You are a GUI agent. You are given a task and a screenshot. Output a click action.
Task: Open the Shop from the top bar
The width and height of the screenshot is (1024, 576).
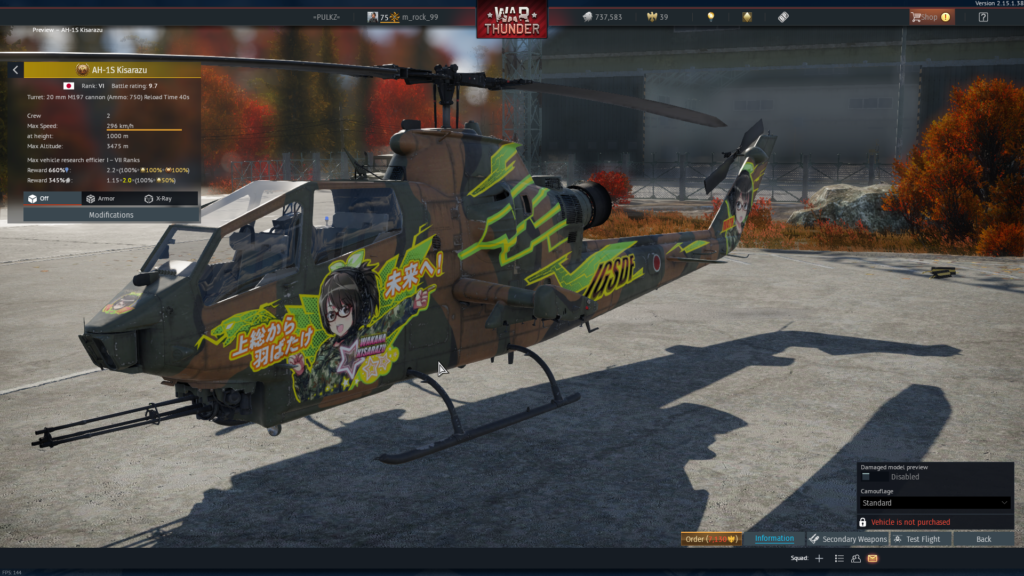[x=931, y=17]
